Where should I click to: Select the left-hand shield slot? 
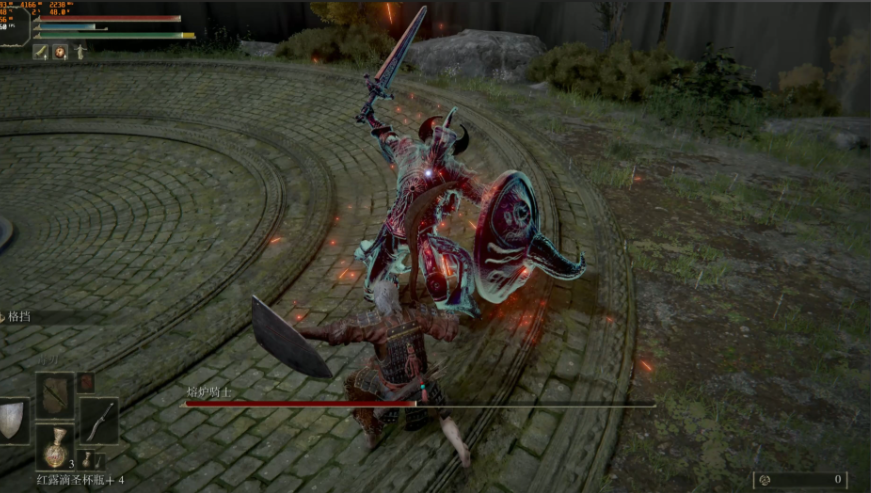click(11, 420)
